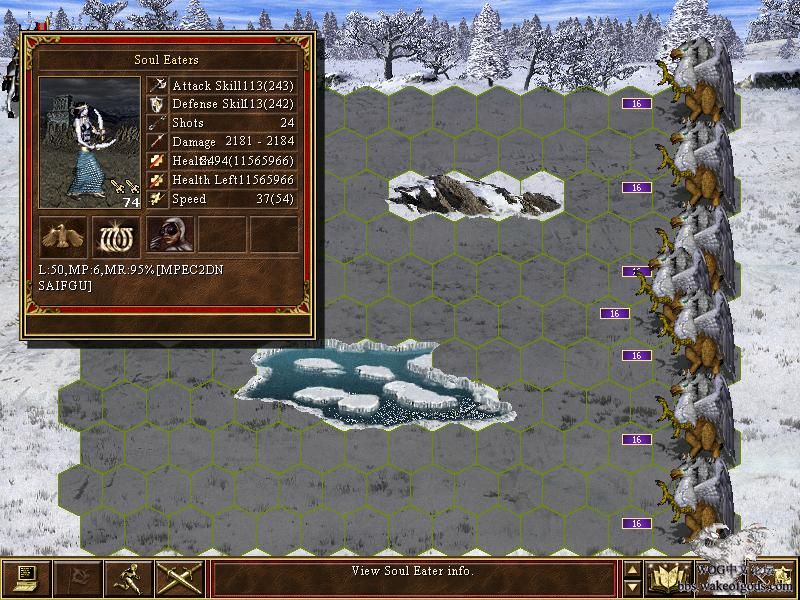
Task: Click the combat log message bar
Action: pyautogui.click(x=413, y=577)
